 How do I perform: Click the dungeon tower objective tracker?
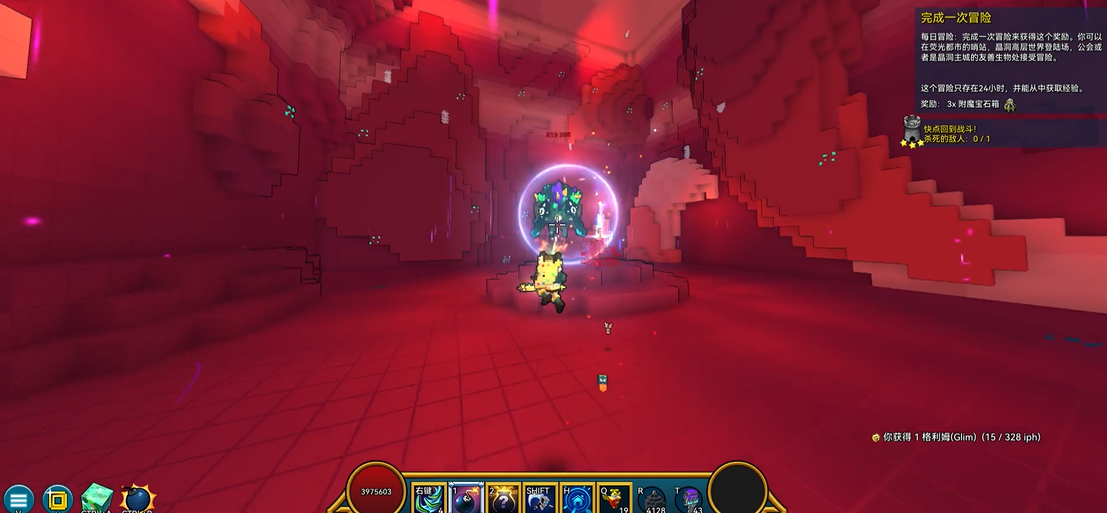[912, 131]
